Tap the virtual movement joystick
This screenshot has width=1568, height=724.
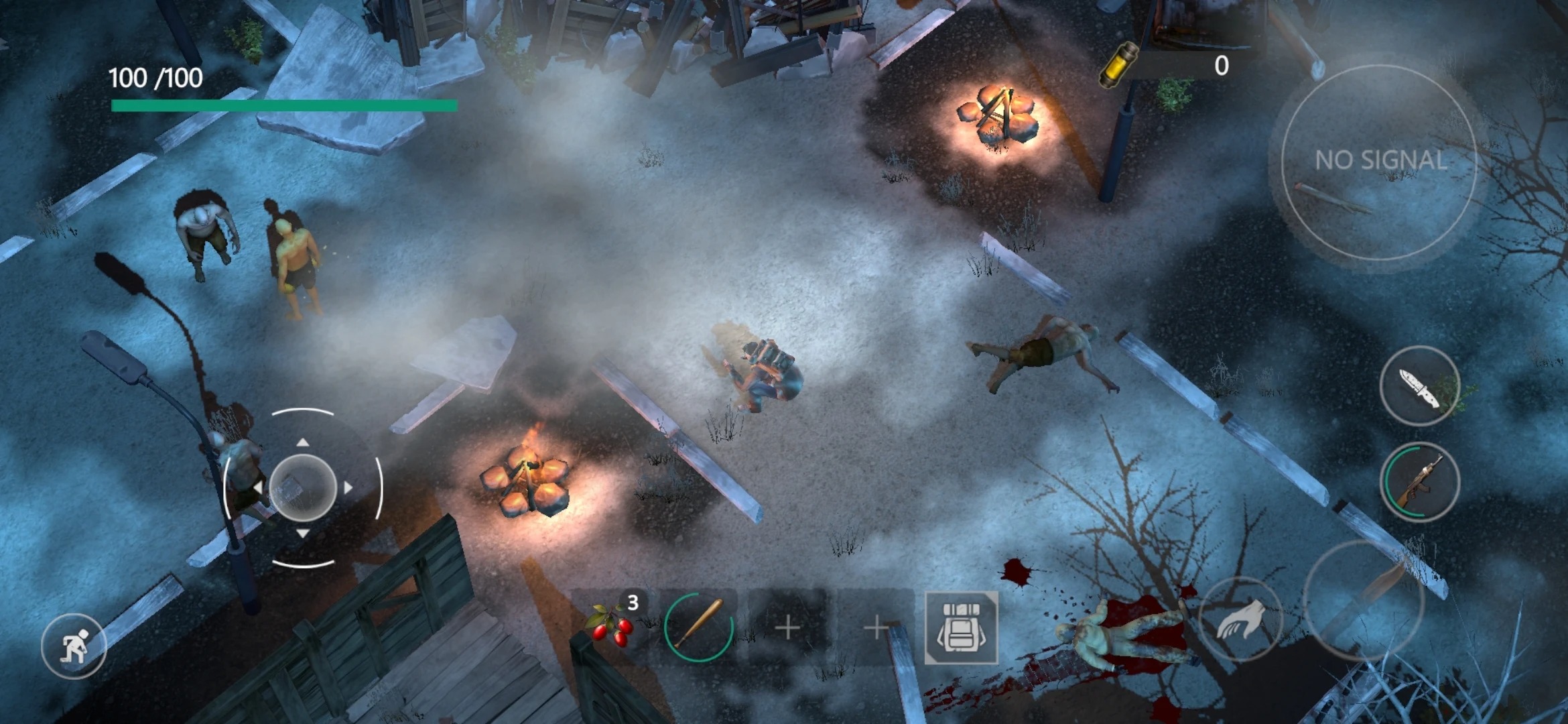point(303,487)
